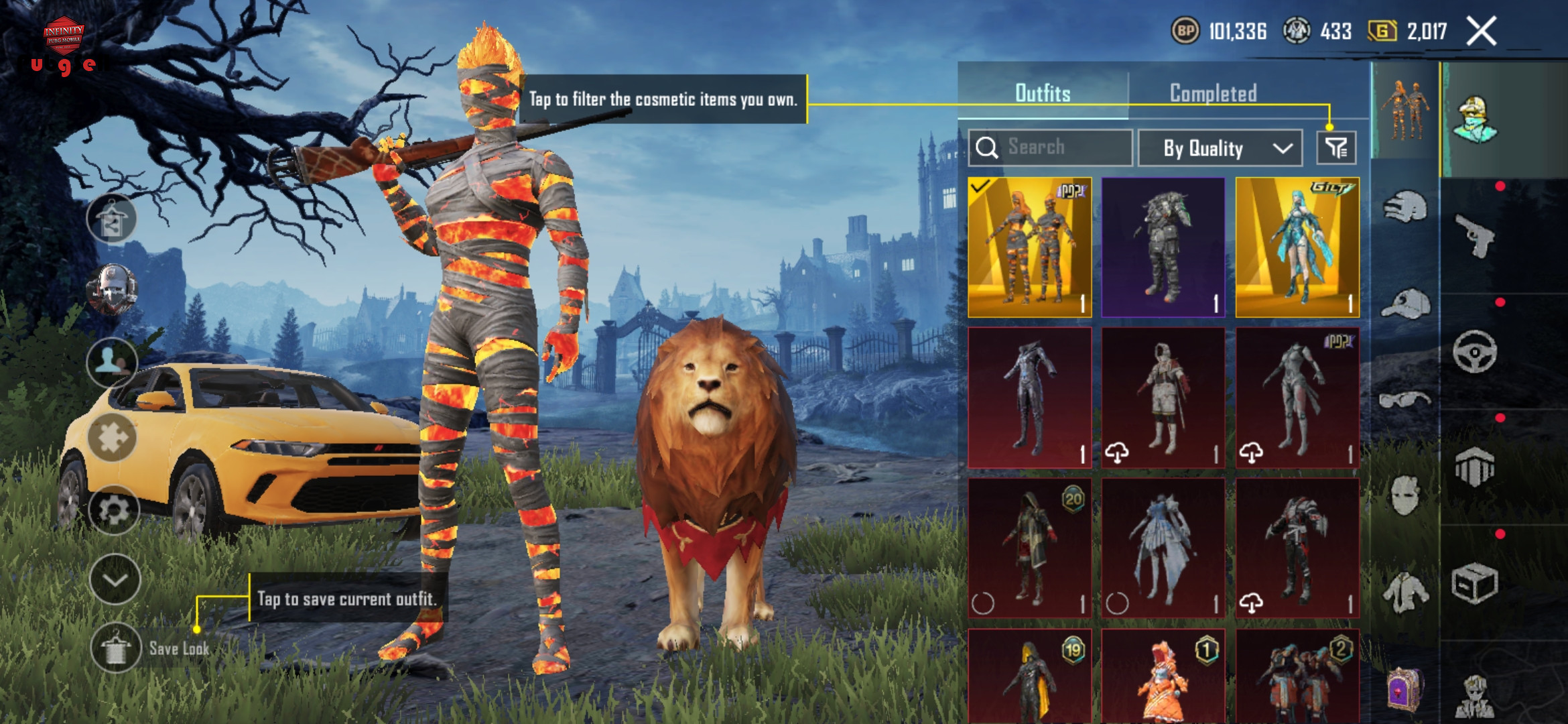This screenshot has width=1568, height=724.
Task: Switch to the Completed tab
Action: tap(1213, 93)
